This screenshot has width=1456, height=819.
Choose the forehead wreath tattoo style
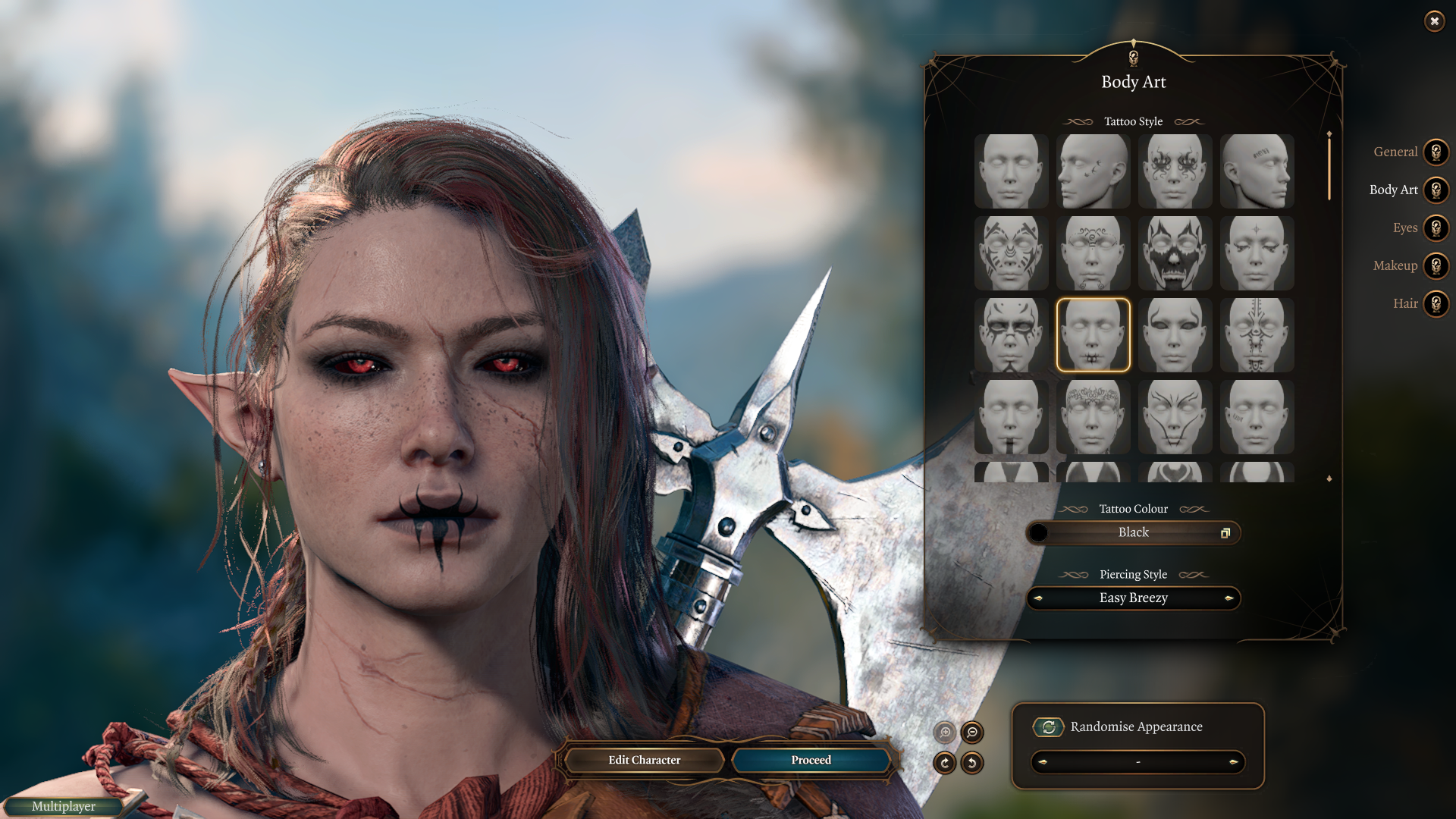(1093, 417)
